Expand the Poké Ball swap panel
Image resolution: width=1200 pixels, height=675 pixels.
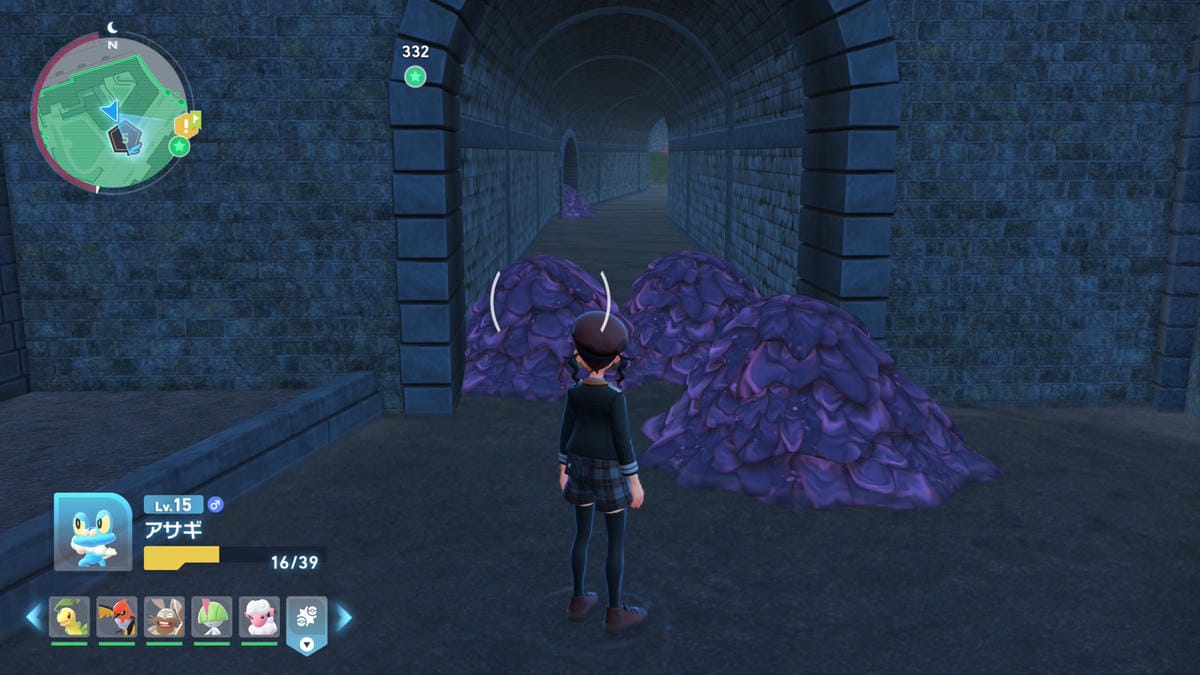click(x=307, y=622)
